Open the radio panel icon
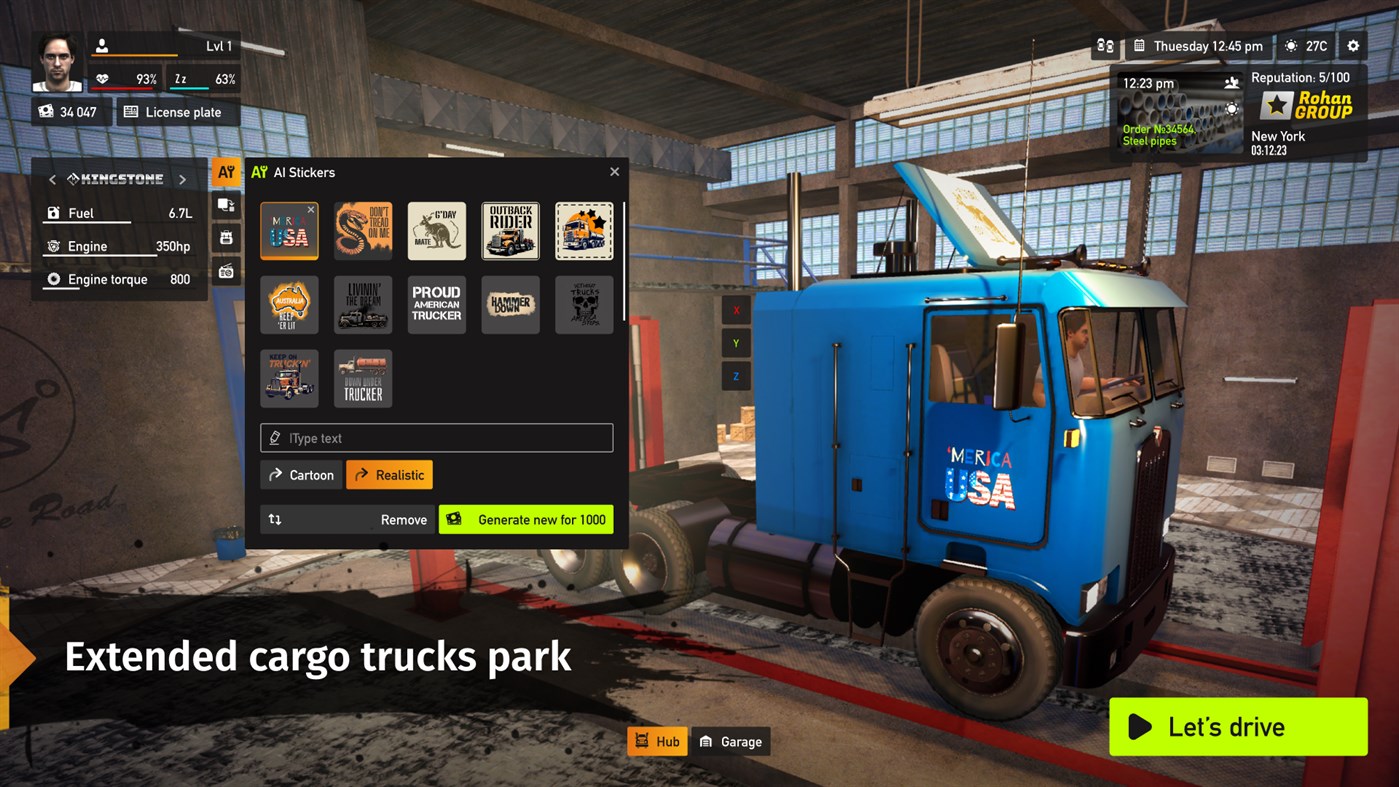1399x787 pixels. coord(226,269)
